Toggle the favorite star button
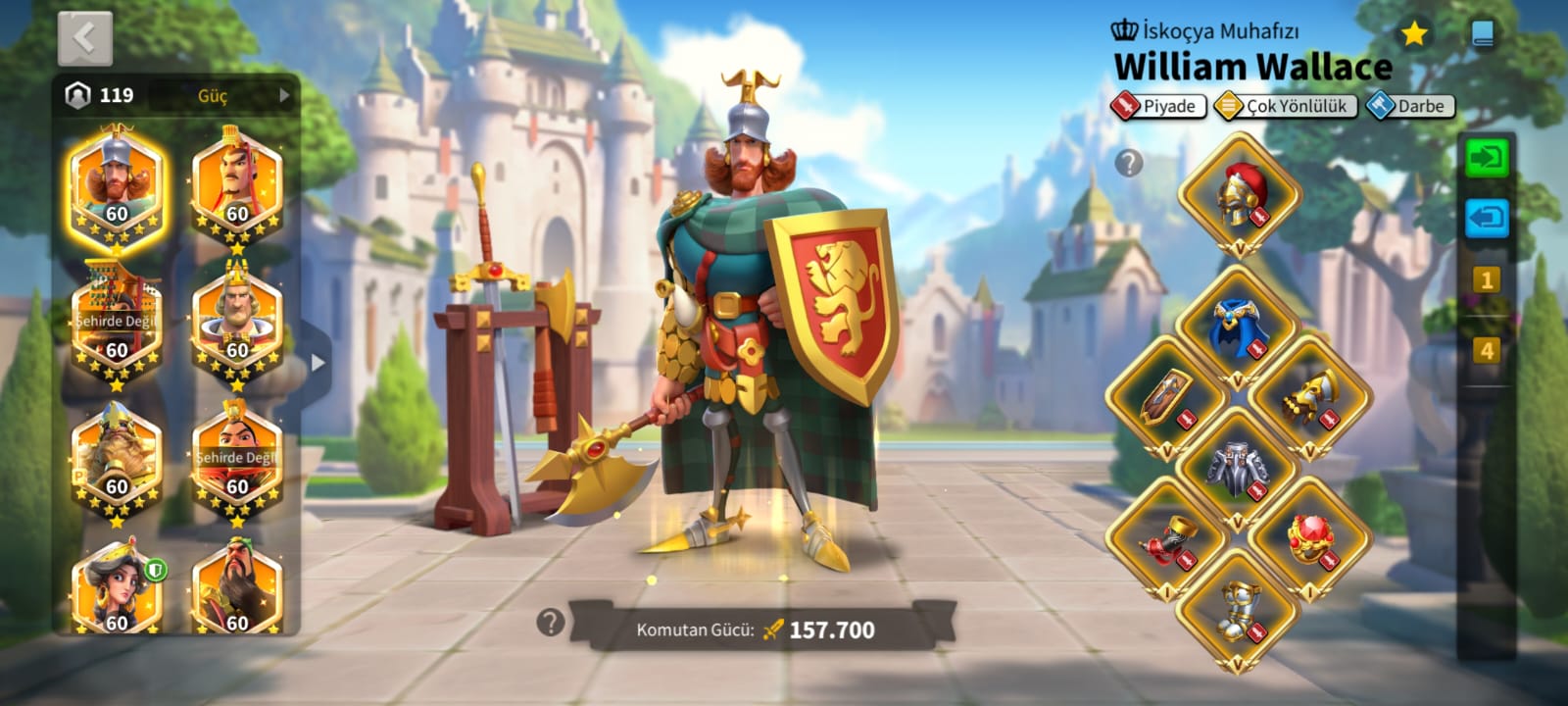1568x706 pixels. pos(1413,35)
